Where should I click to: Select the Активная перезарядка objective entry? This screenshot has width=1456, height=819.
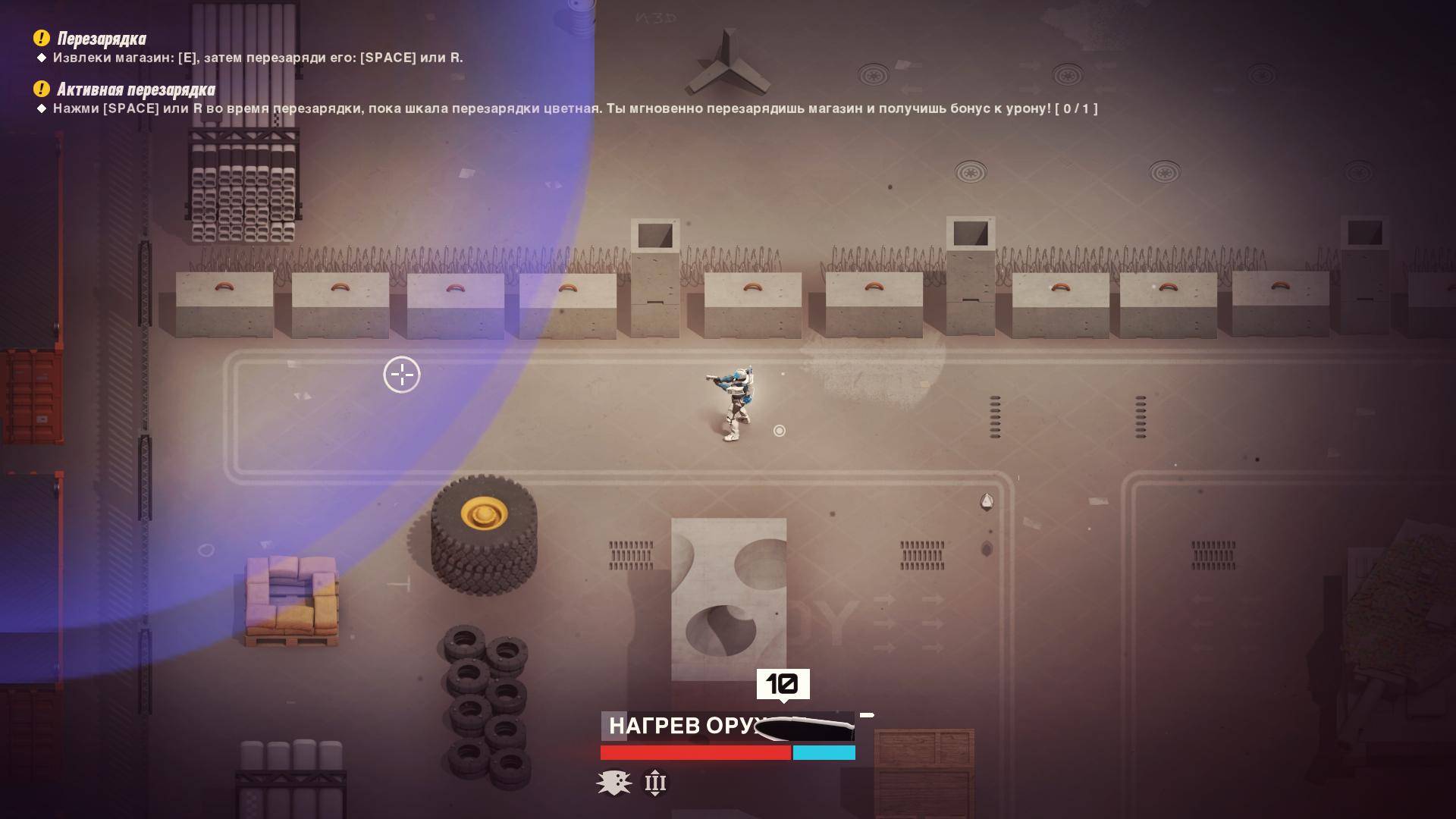click(x=136, y=90)
